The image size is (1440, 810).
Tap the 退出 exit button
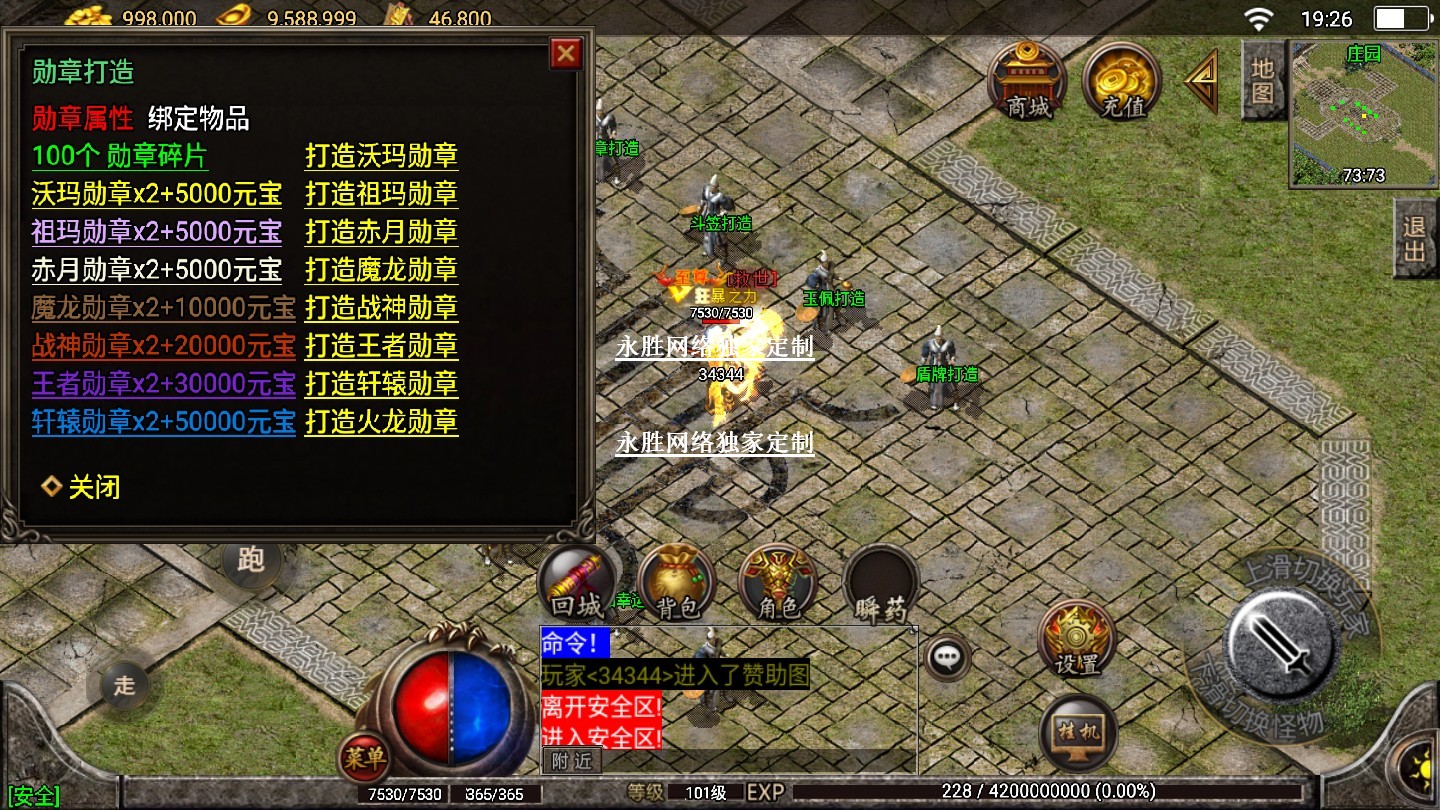click(x=1414, y=238)
